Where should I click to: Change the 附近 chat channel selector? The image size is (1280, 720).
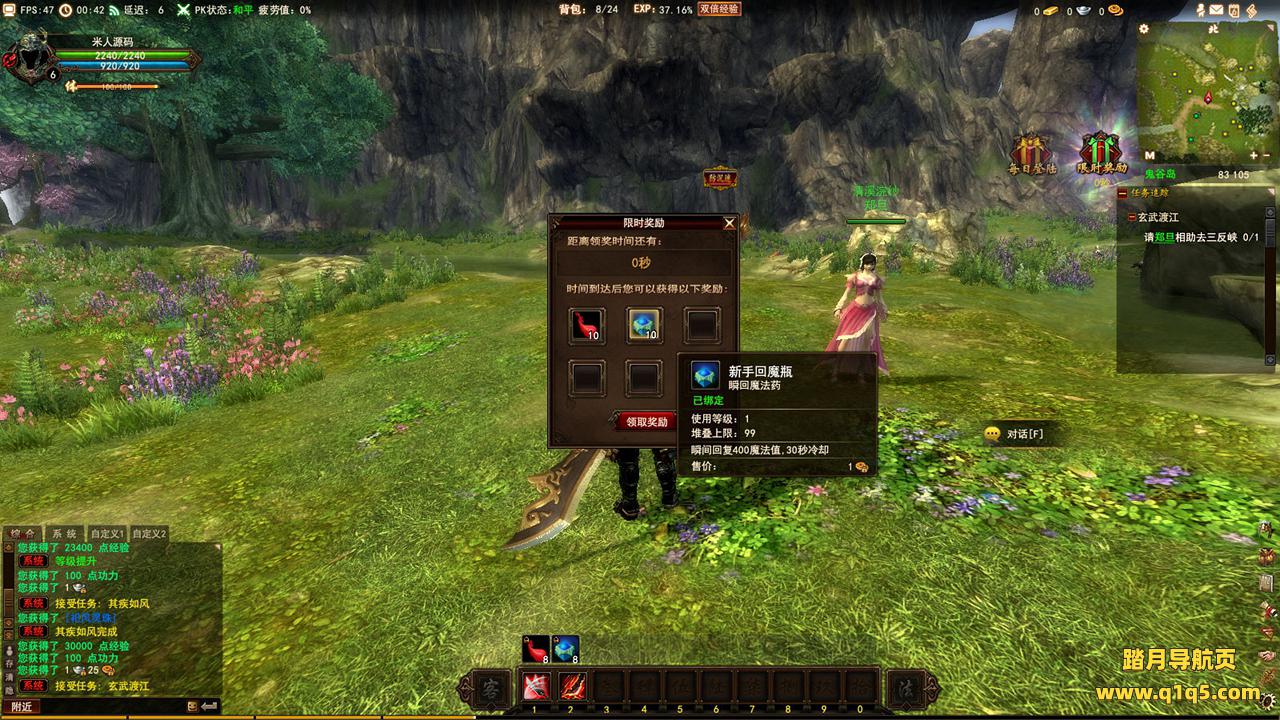[x=23, y=706]
